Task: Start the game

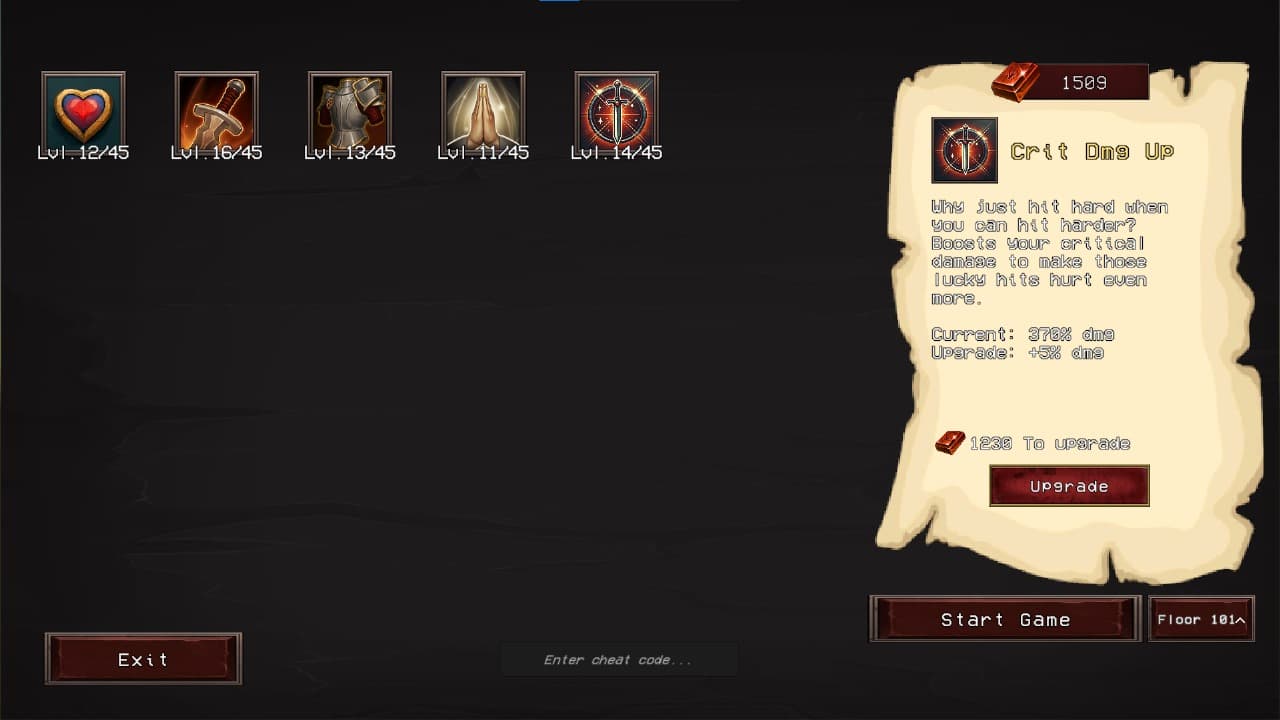Action: [x=1005, y=619]
